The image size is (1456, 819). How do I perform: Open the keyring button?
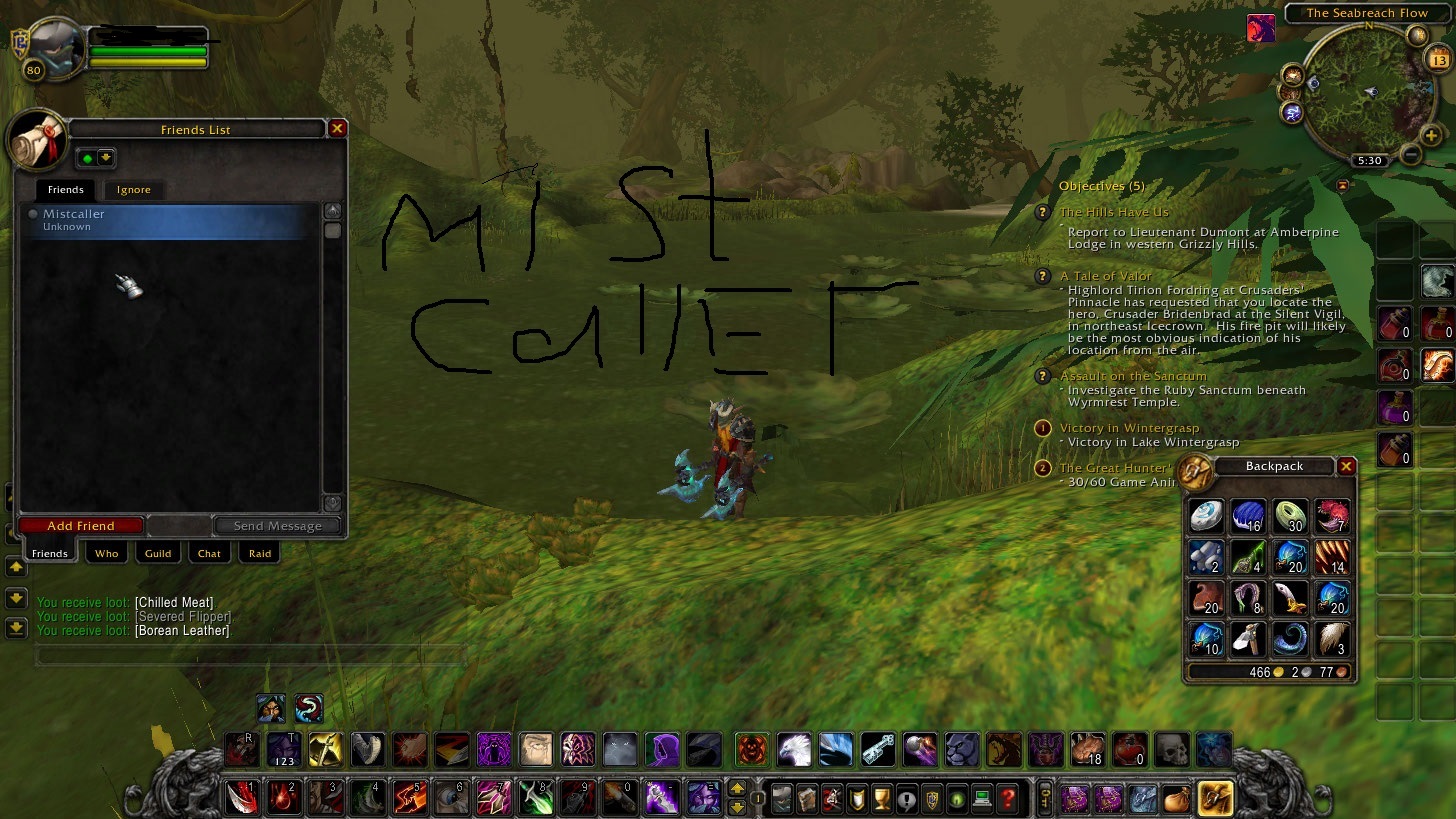pos(1045,799)
